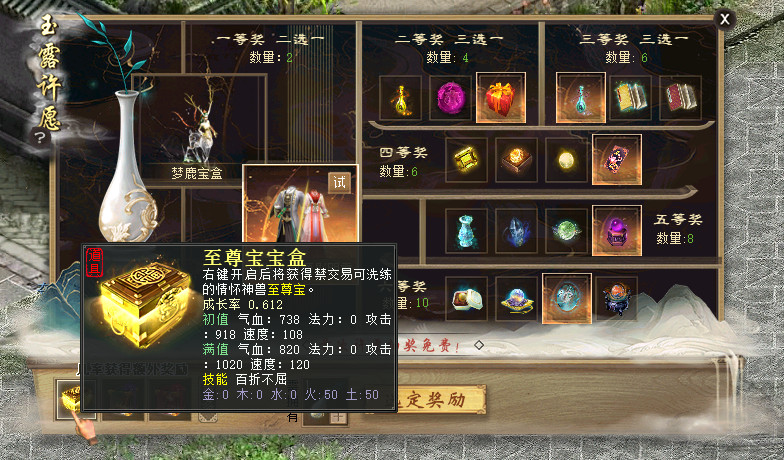Choose the teal-covered book third prize
Image resolution: width=784 pixels, height=460 pixels.
pyautogui.click(x=630, y=97)
